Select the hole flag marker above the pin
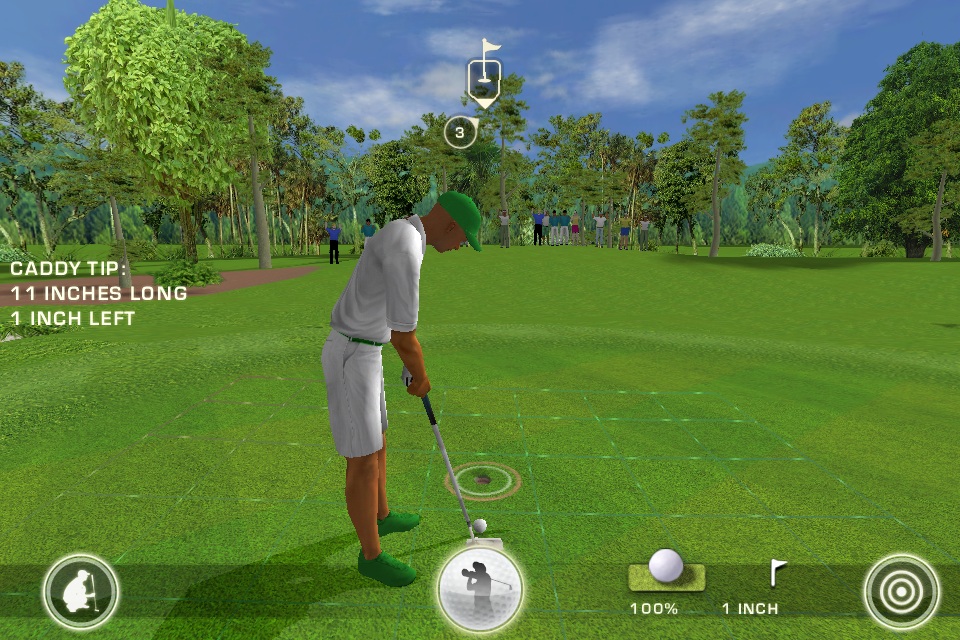The height and width of the screenshot is (640, 960). (x=484, y=75)
